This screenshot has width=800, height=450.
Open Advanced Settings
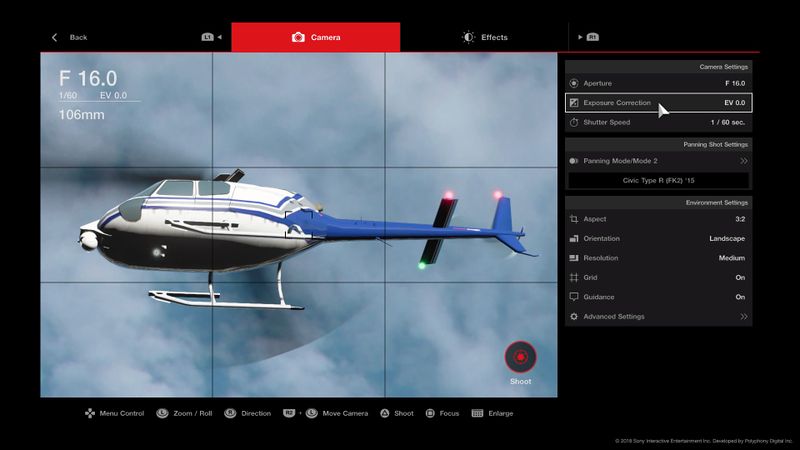point(658,316)
